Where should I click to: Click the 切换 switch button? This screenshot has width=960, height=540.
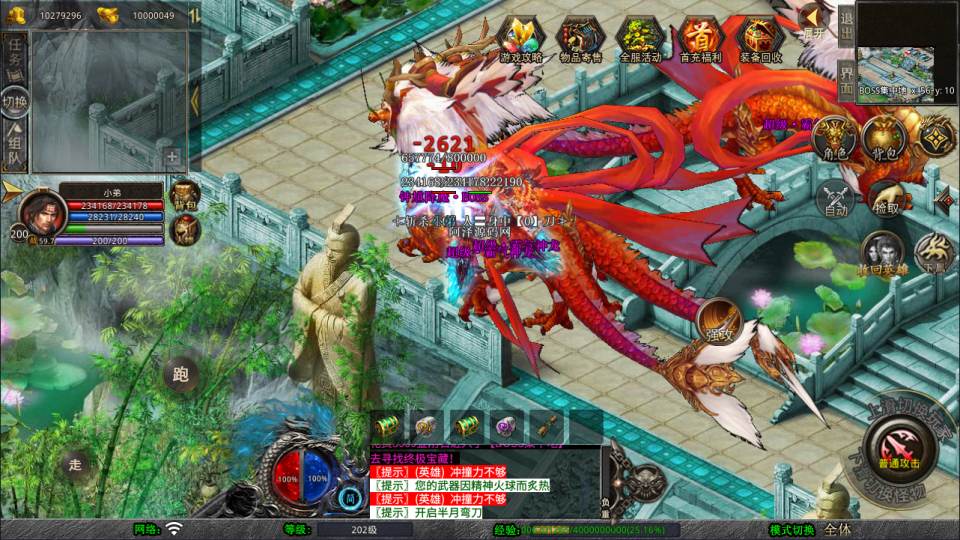(x=15, y=102)
